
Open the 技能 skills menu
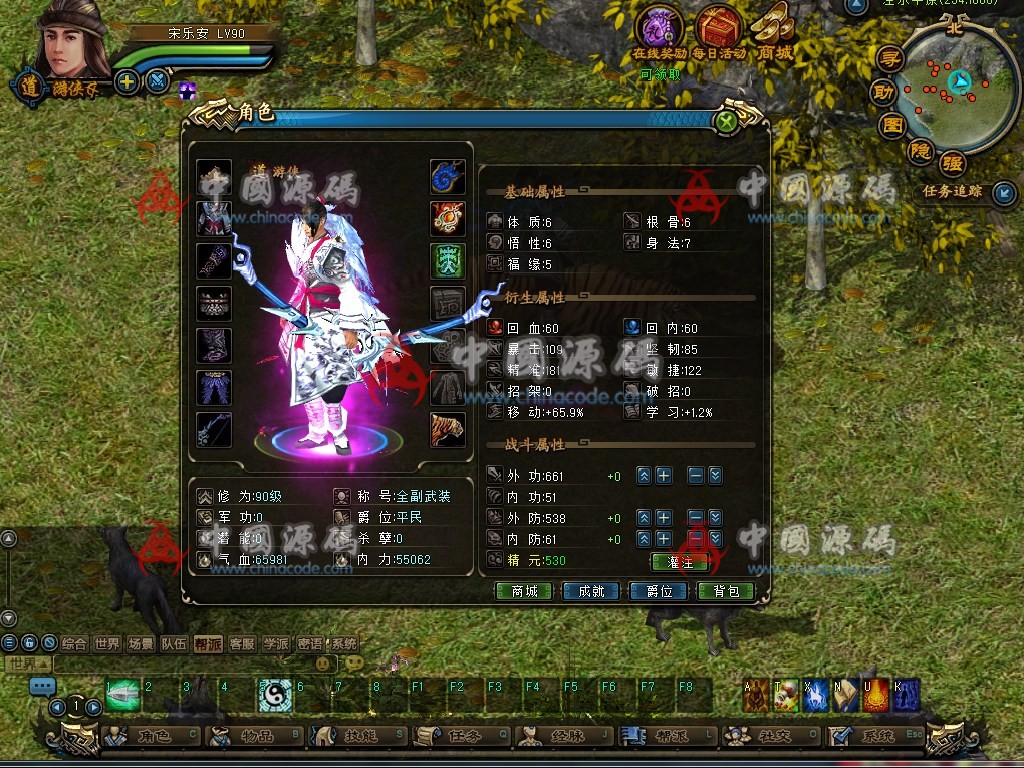(x=357, y=737)
